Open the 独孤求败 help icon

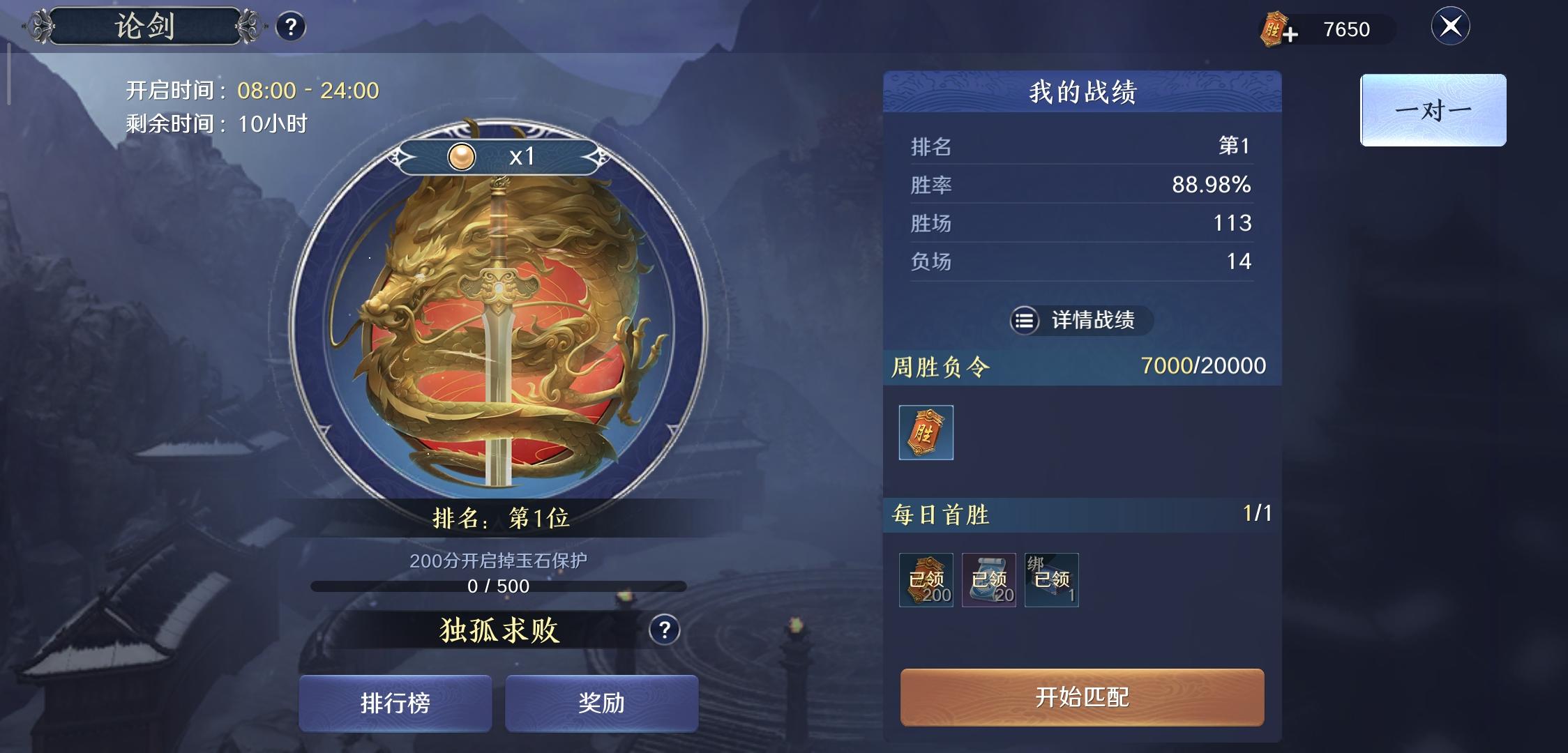click(663, 628)
